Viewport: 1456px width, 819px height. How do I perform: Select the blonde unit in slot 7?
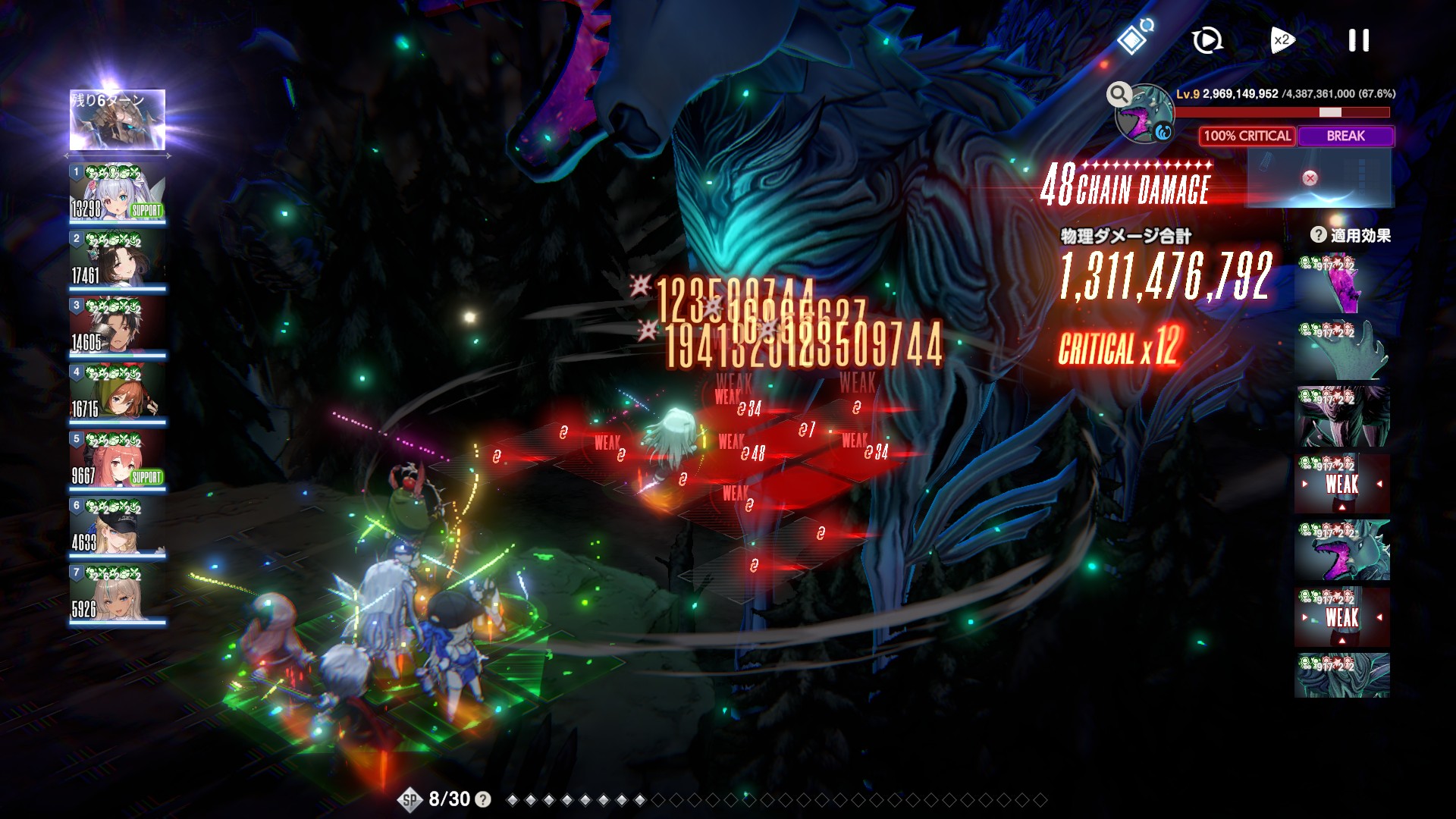pyautogui.click(x=118, y=594)
